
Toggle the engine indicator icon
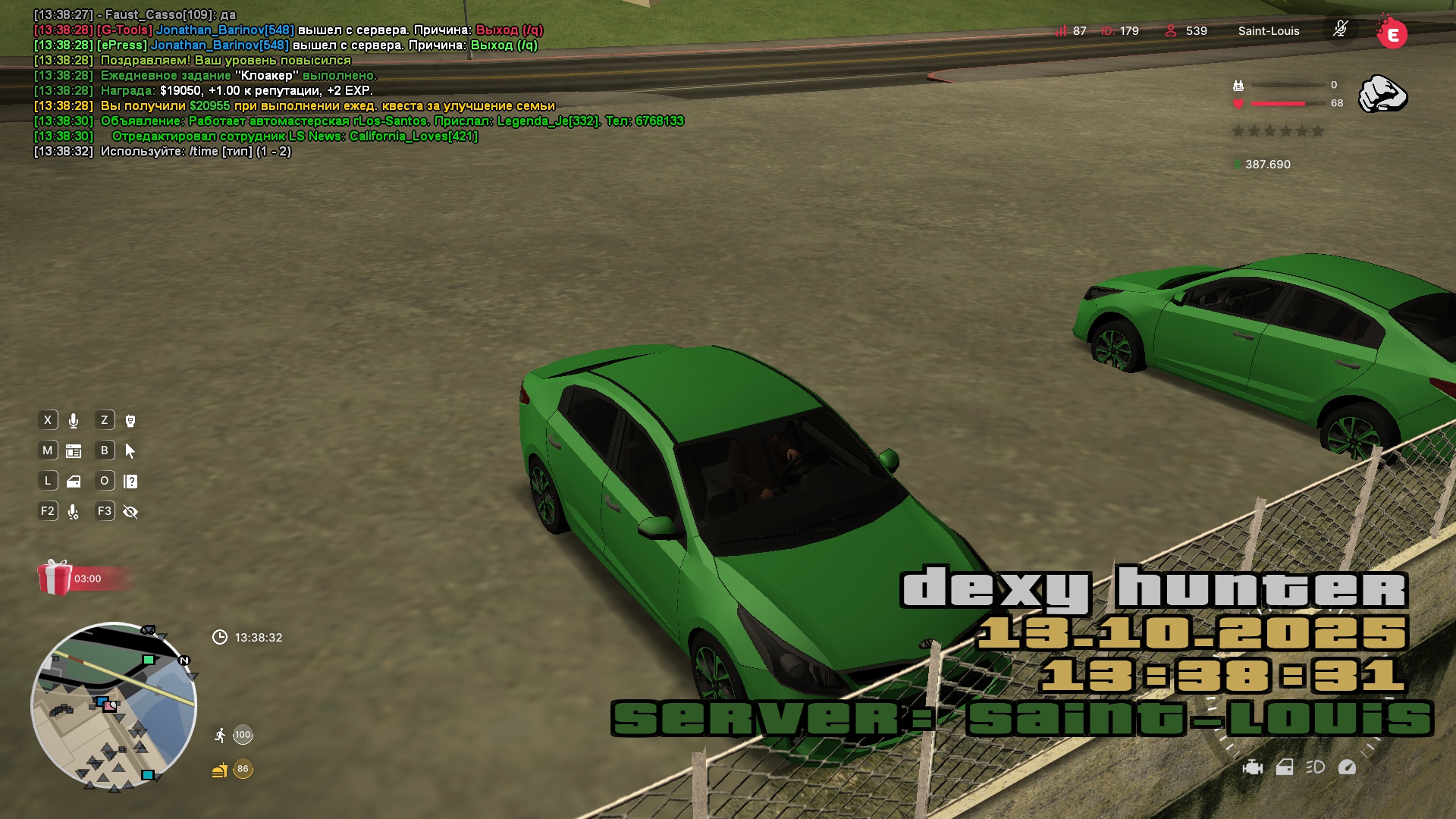click(x=1253, y=767)
